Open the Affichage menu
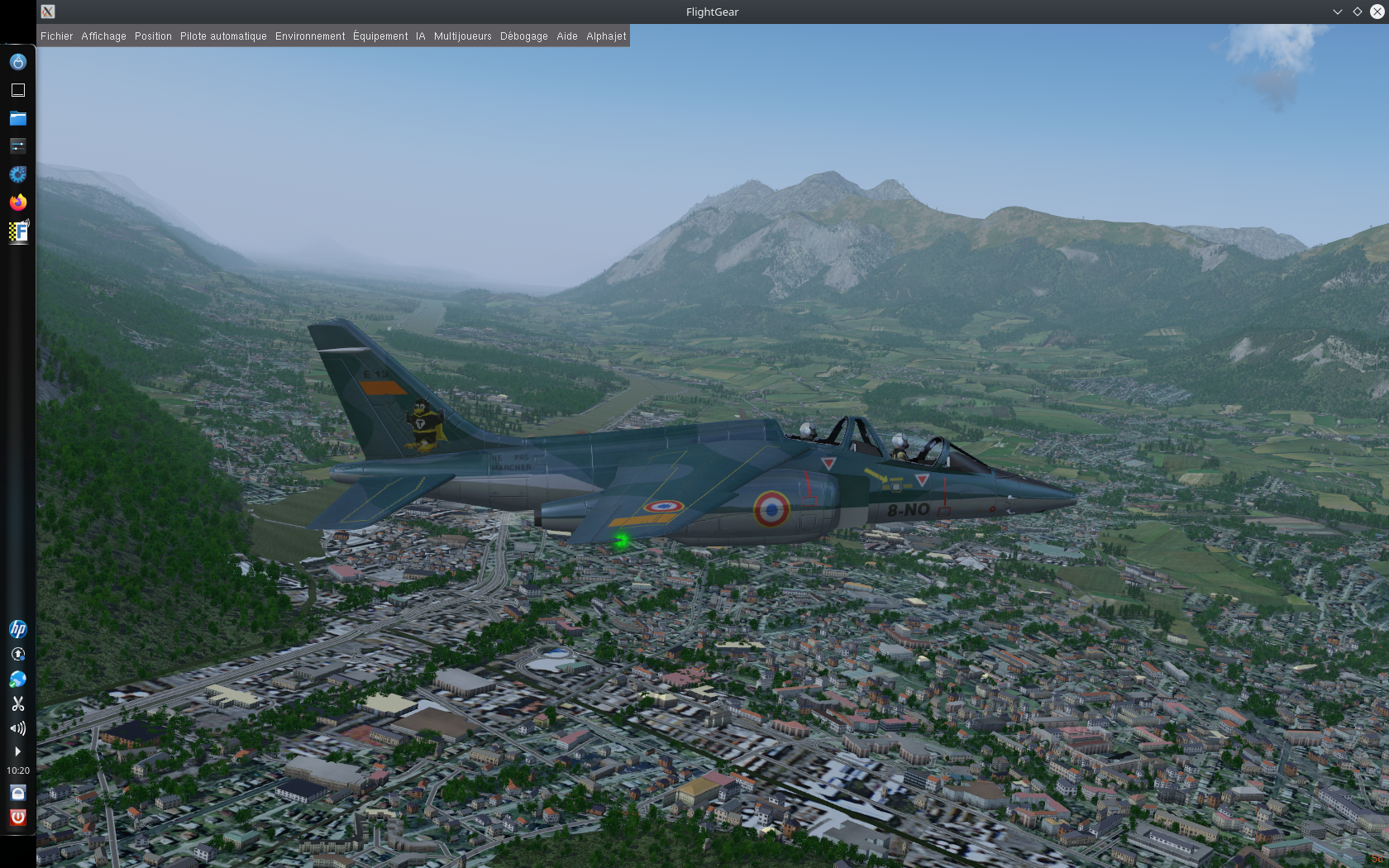The height and width of the screenshot is (868, 1389). (x=103, y=36)
